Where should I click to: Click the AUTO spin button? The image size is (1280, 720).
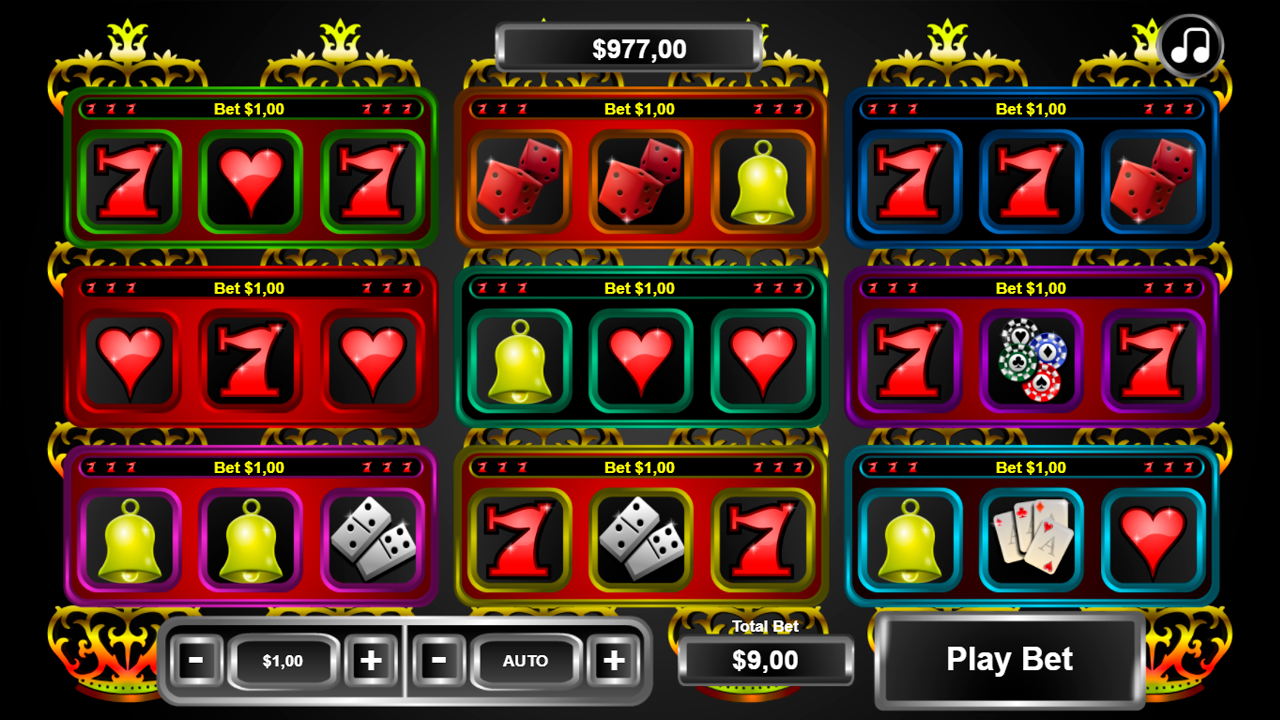[x=525, y=661]
